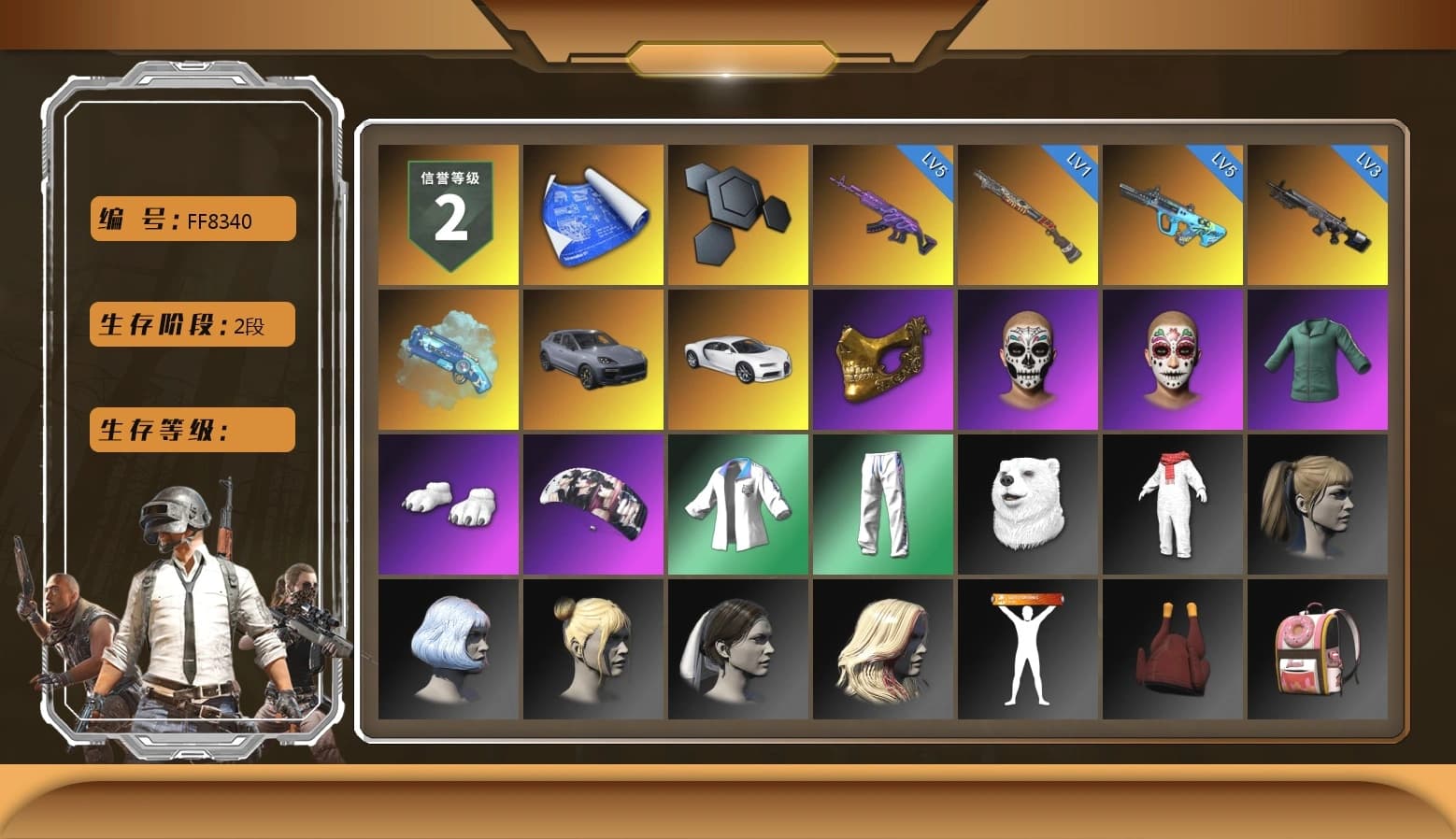Open the donut backpack skin
Screen dimensions: 1456x839
point(1319,649)
